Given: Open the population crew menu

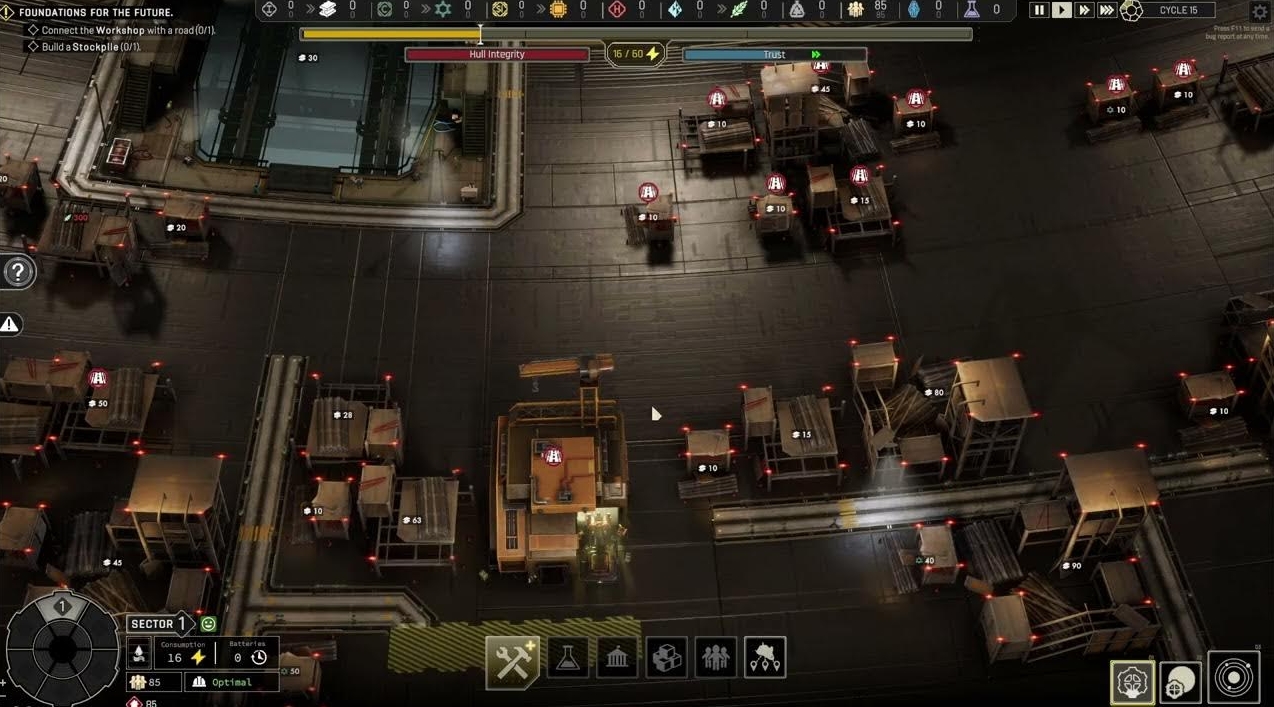Looking at the screenshot, I should pos(716,658).
